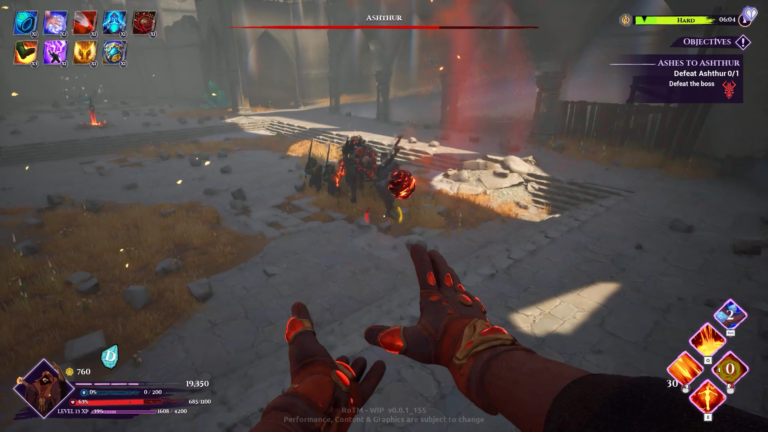Image resolution: width=768 pixels, height=432 pixels.
Task: Click the gold coin currency icon
Action: (x=69, y=372)
